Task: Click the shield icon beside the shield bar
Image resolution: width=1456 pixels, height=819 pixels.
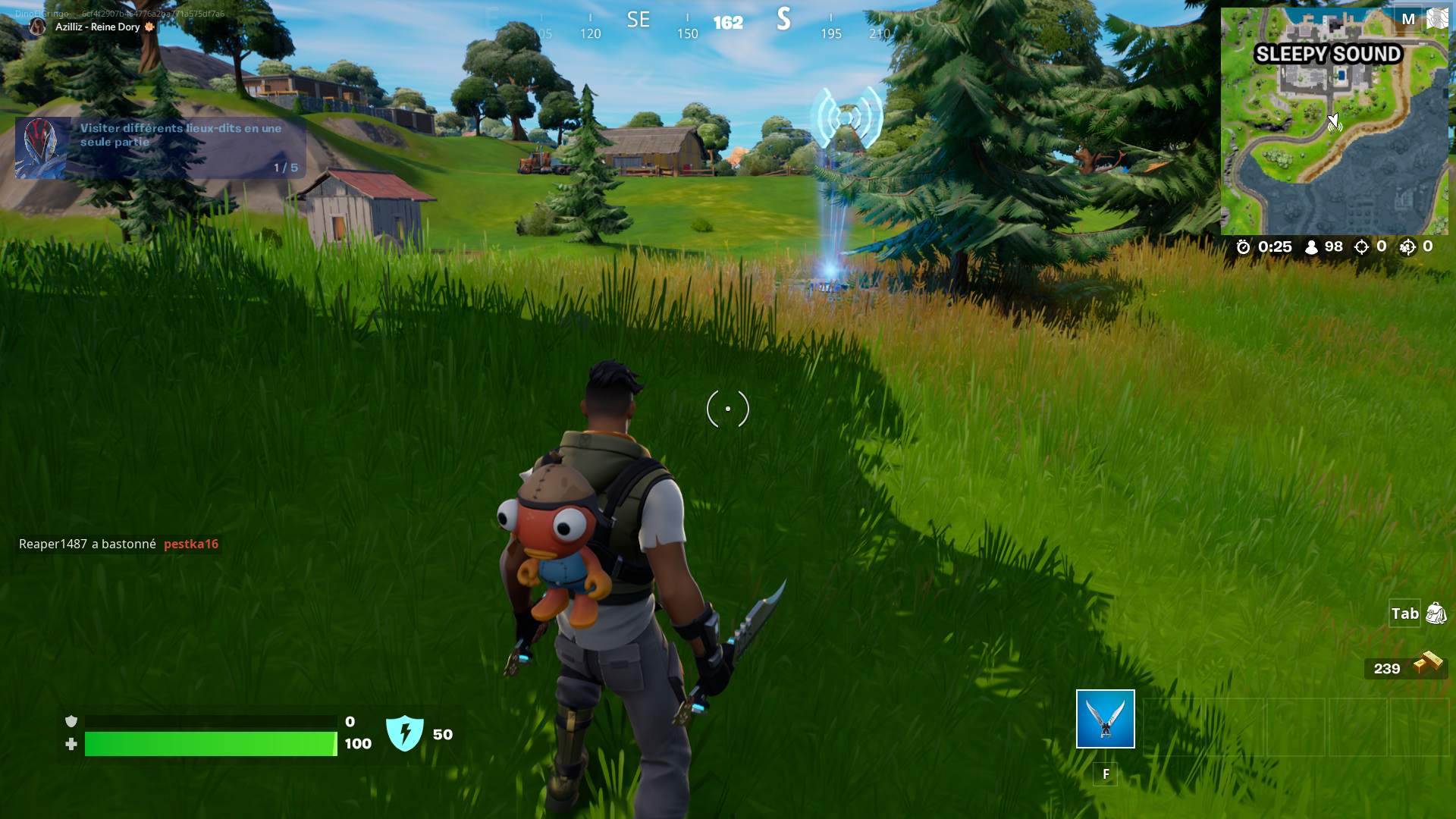Action: click(x=71, y=720)
